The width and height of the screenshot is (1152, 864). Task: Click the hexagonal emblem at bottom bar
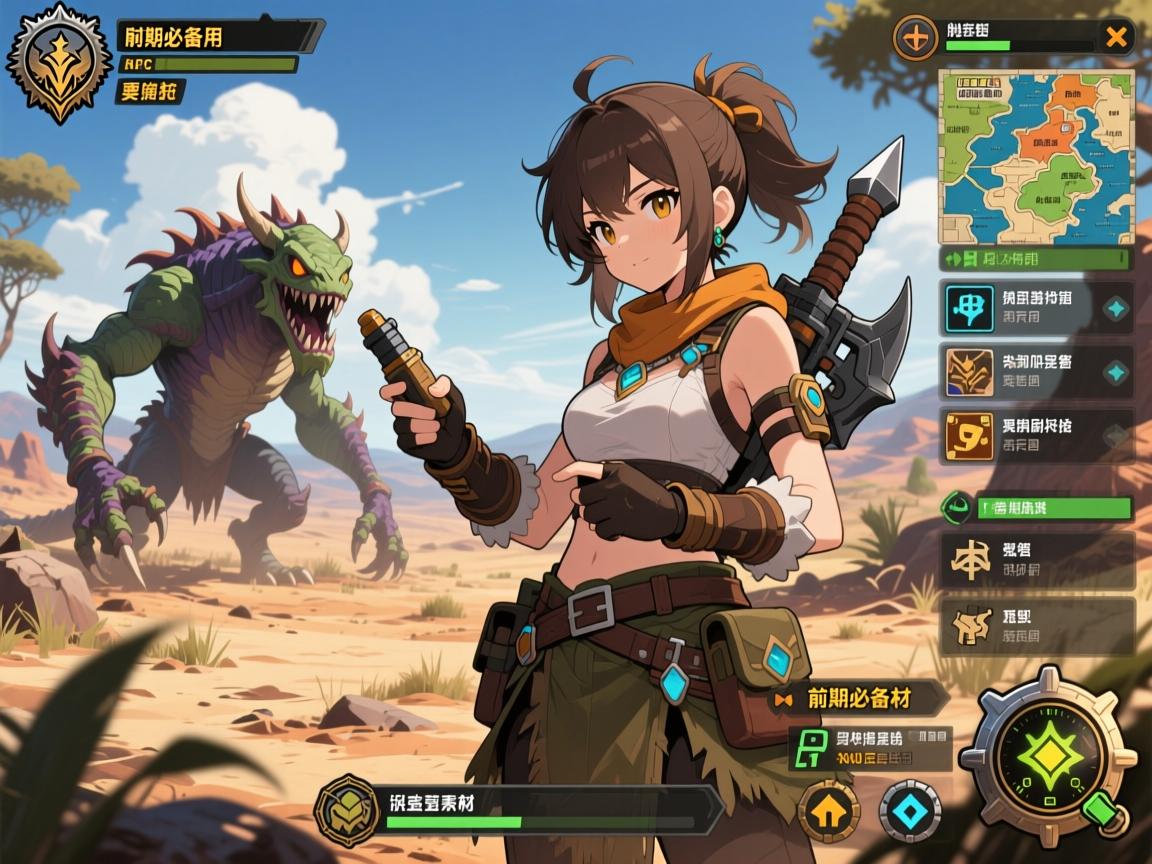pos(347,810)
